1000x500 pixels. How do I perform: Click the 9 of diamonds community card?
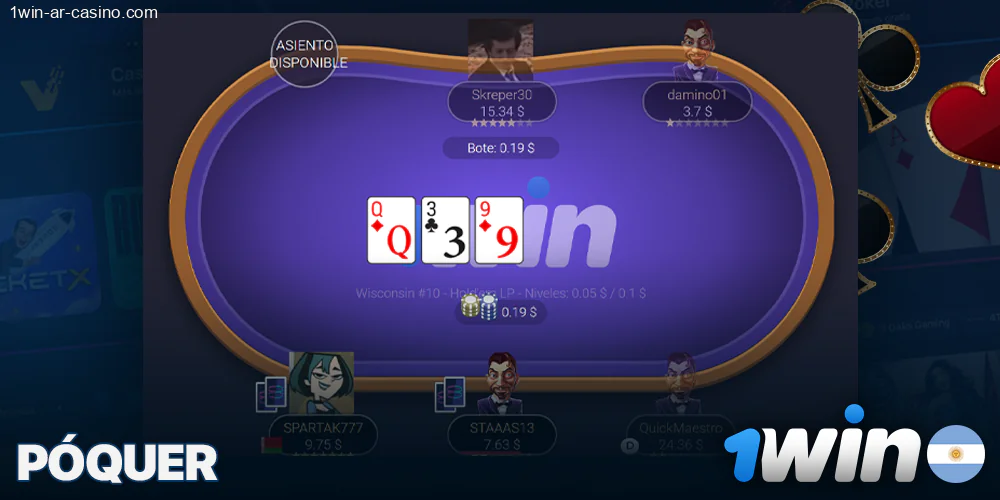click(x=499, y=230)
